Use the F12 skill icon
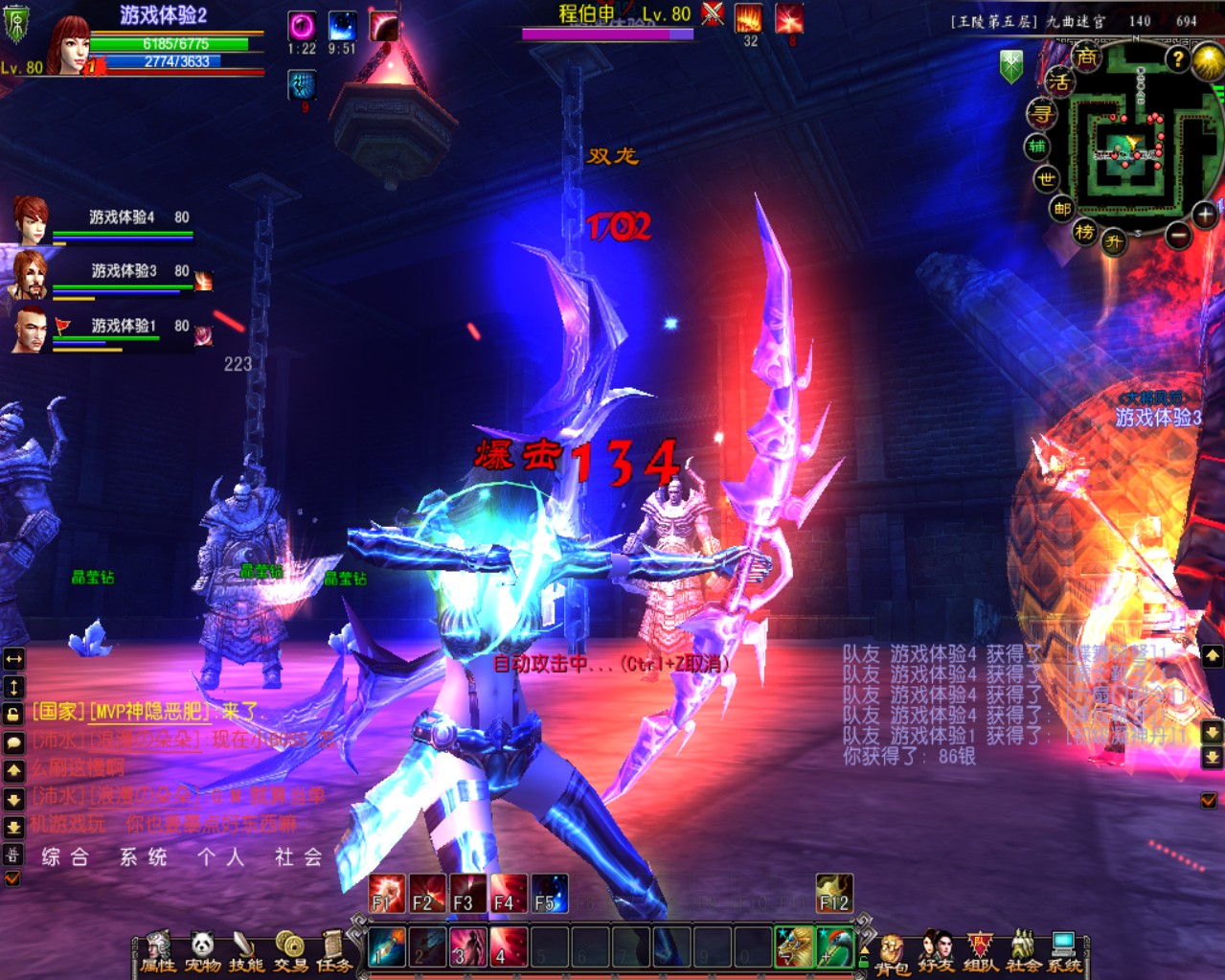 click(x=833, y=894)
